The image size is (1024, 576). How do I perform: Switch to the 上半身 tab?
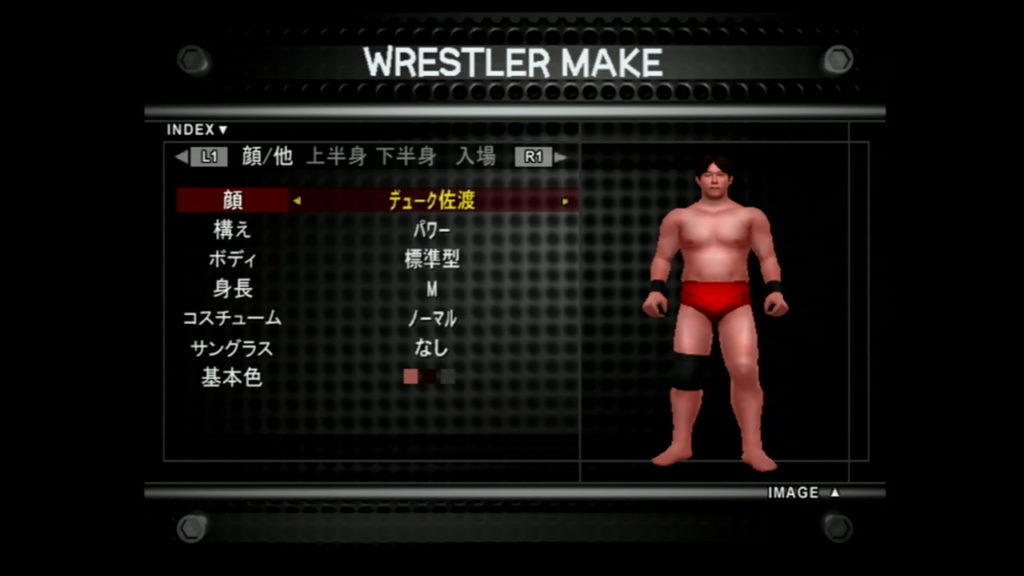pos(336,156)
